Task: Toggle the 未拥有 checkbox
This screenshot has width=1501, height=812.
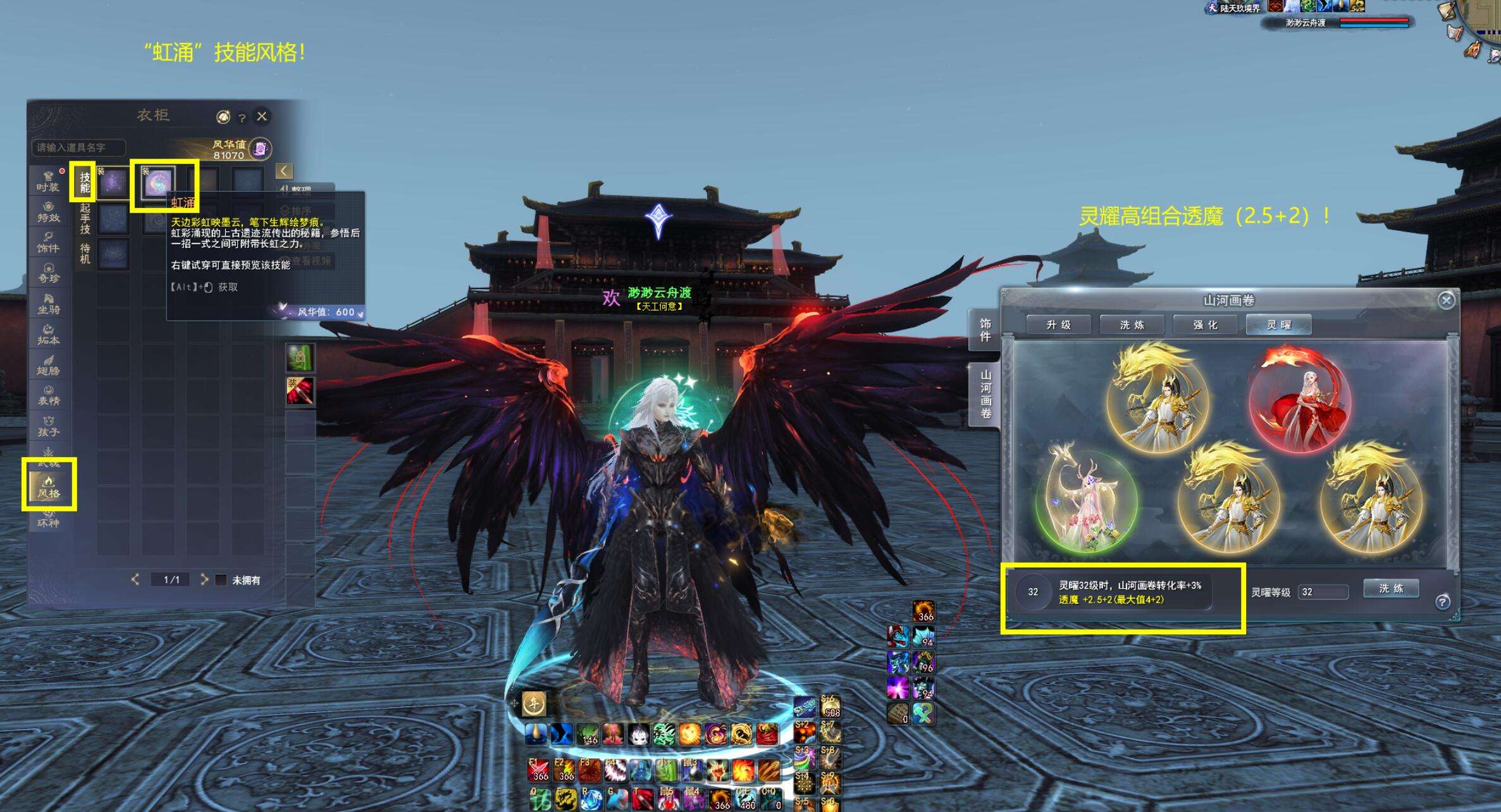Action: coord(221,580)
